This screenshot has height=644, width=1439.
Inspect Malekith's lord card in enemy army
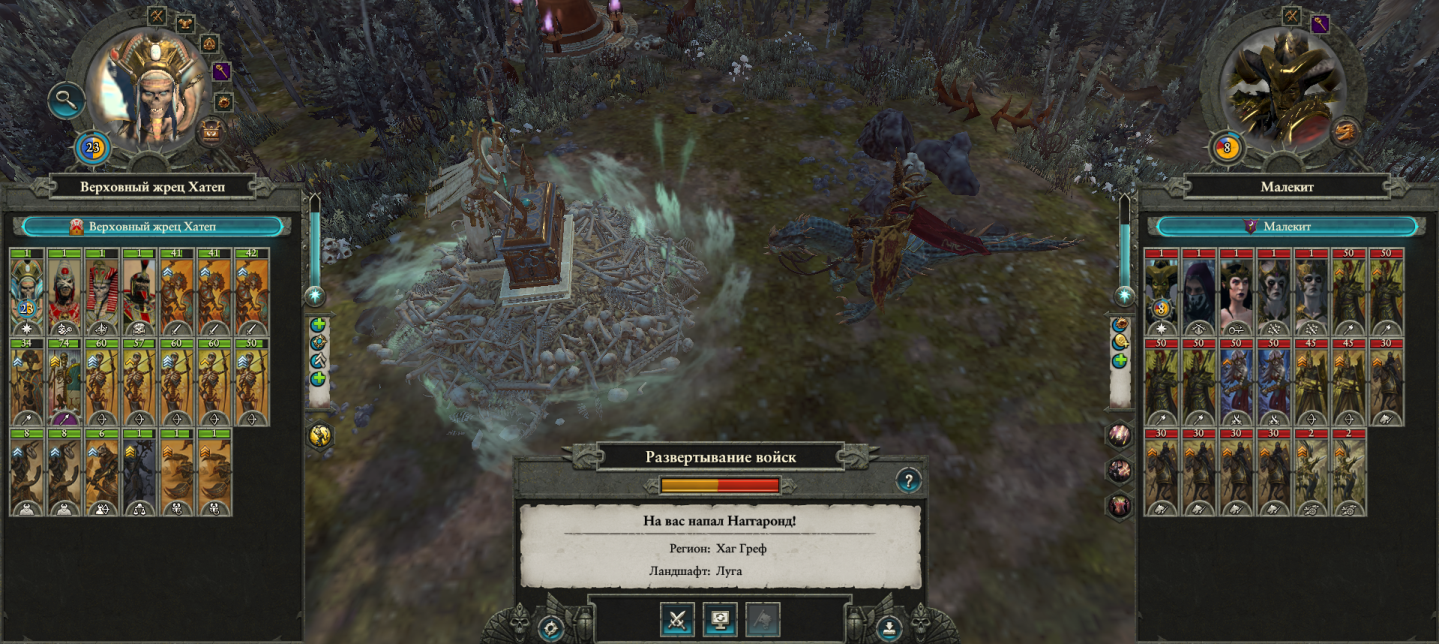point(1161,291)
